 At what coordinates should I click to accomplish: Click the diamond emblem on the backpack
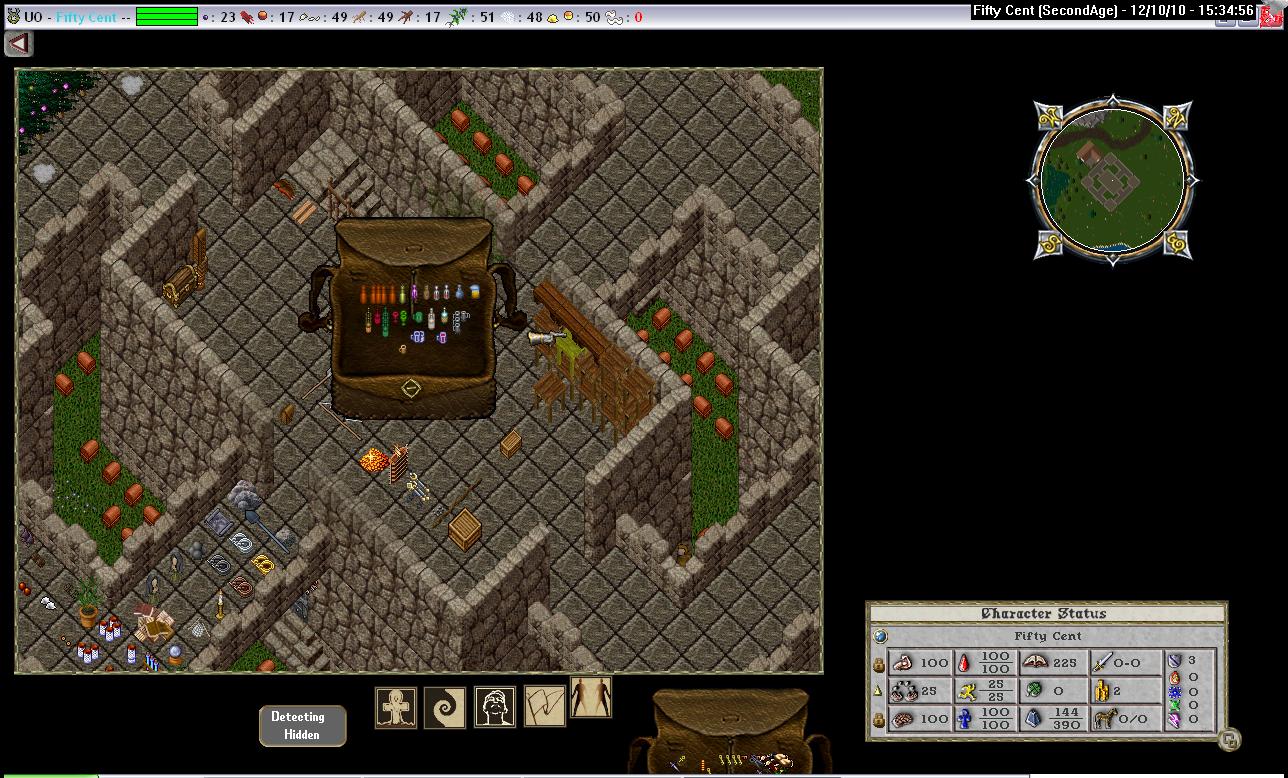coord(411,388)
